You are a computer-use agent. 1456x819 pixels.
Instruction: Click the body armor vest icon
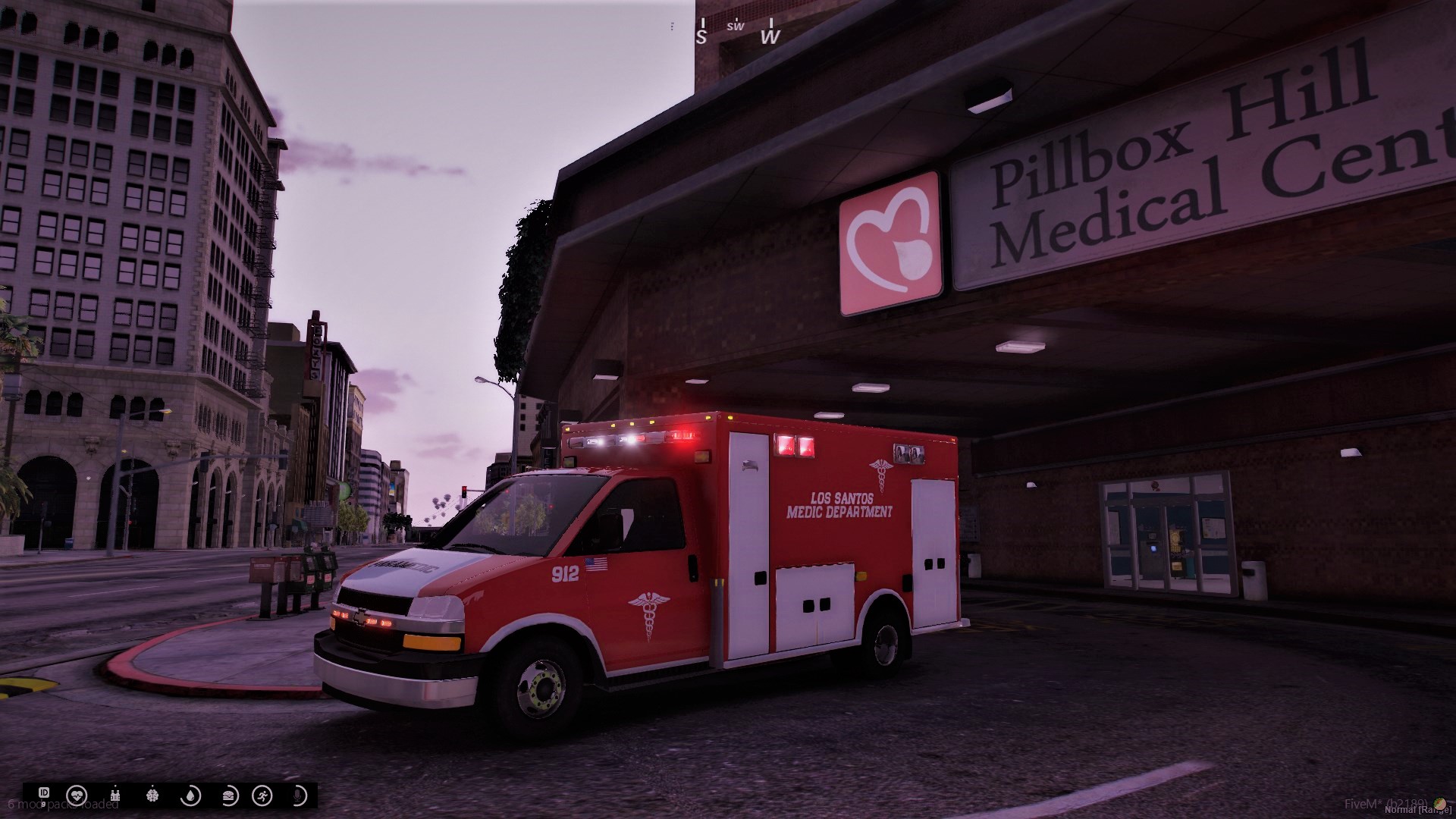coord(116,795)
